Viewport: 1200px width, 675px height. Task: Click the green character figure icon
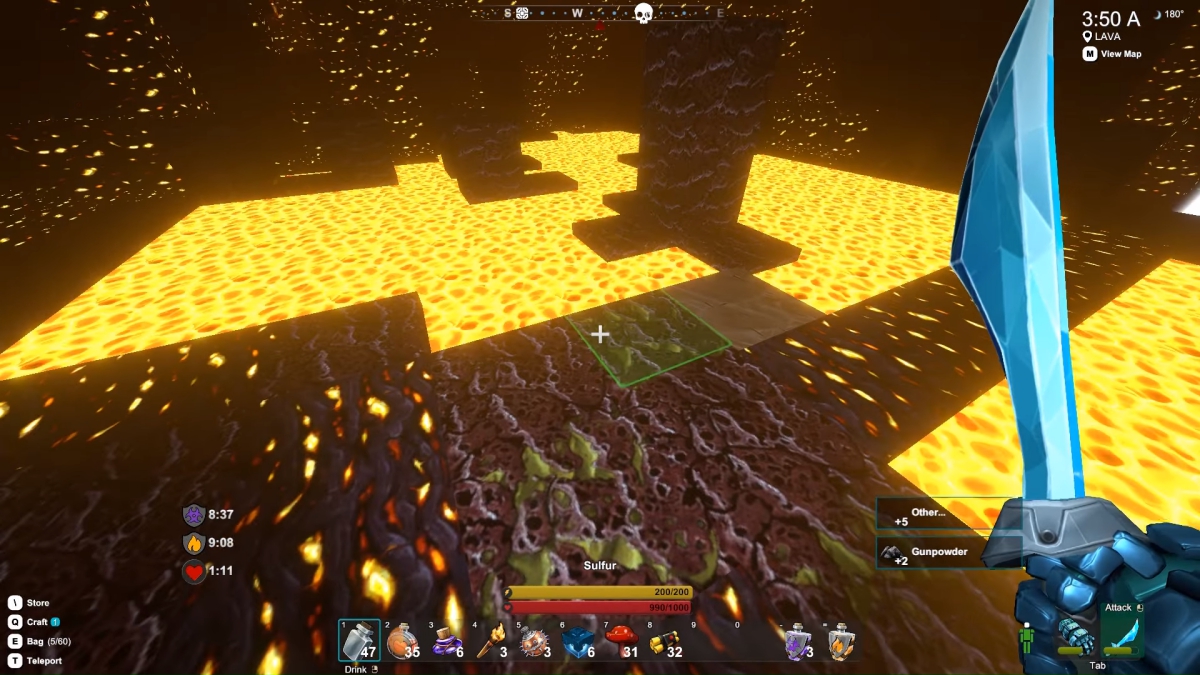(1027, 639)
